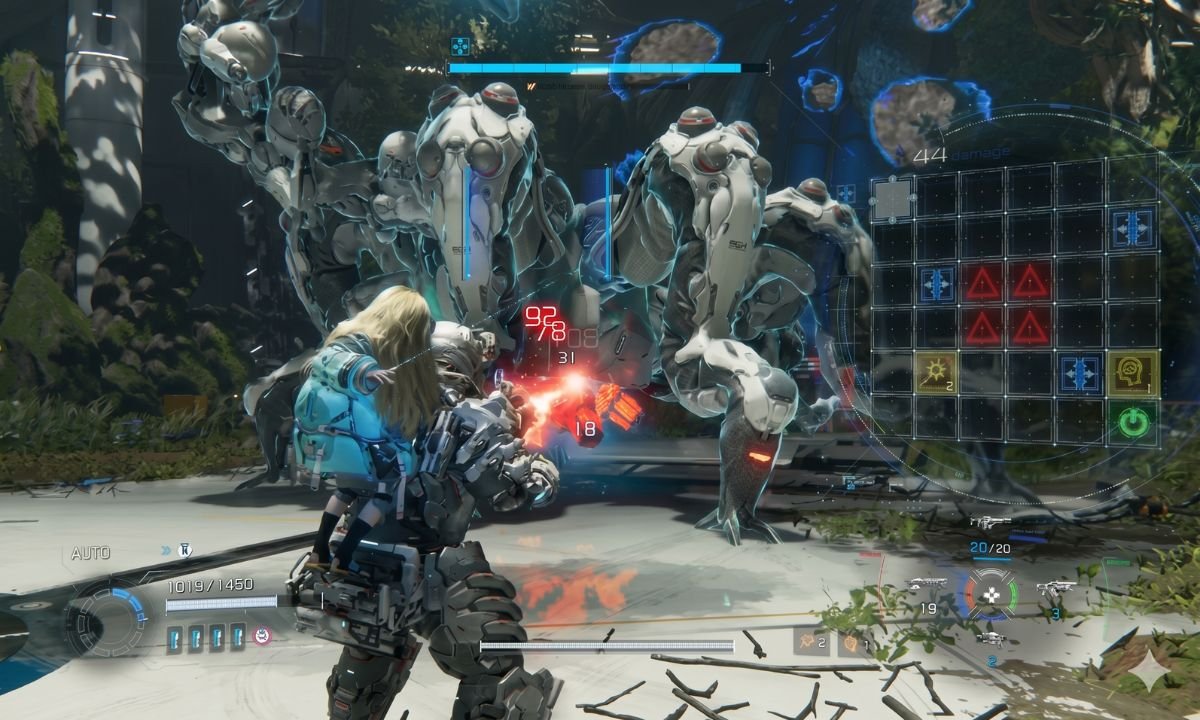
Task: Select the green power node in the hacking grid
Action: pyautogui.click(x=1132, y=421)
